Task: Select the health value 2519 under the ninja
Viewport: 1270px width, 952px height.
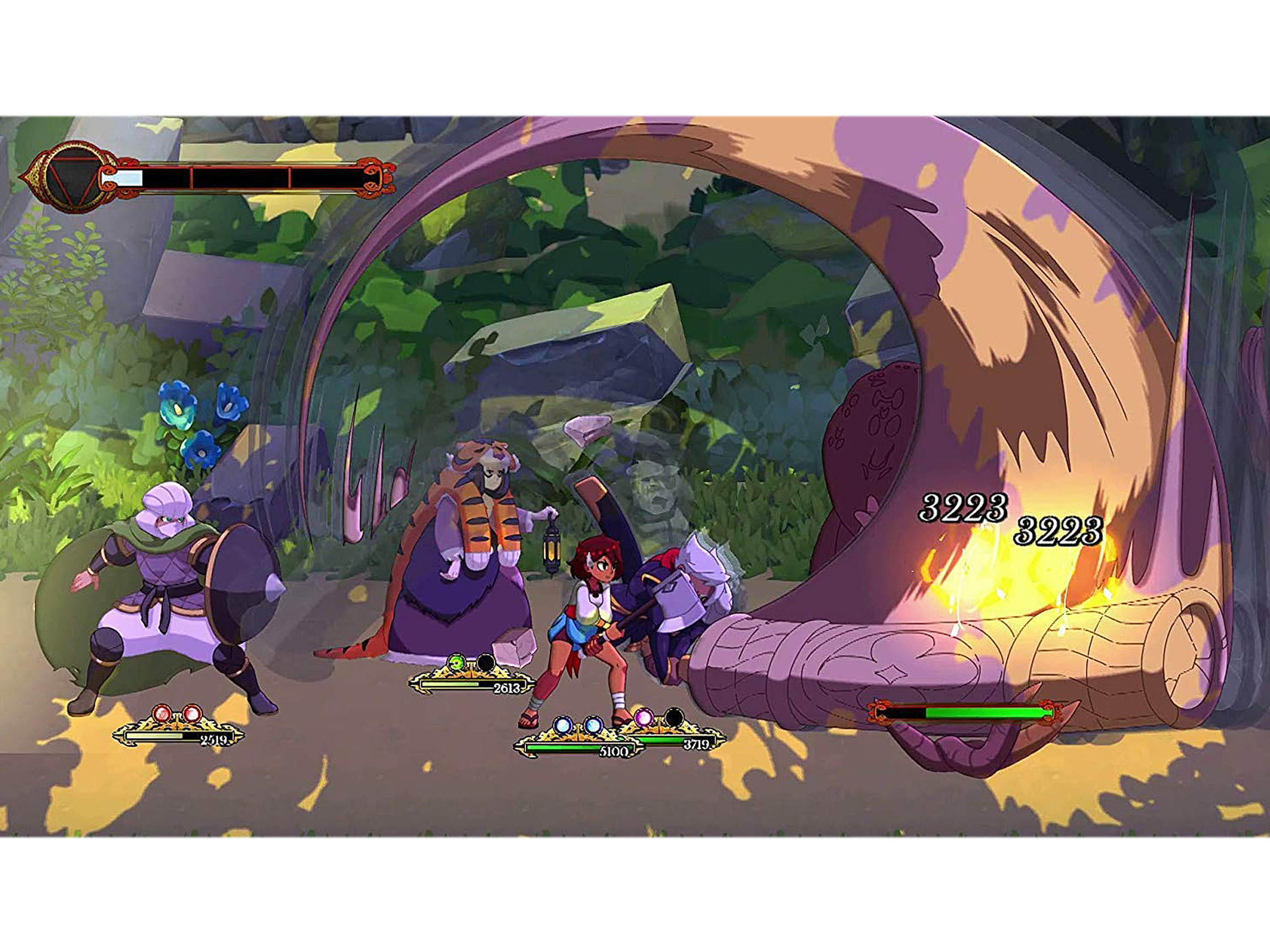Action: coord(215,741)
